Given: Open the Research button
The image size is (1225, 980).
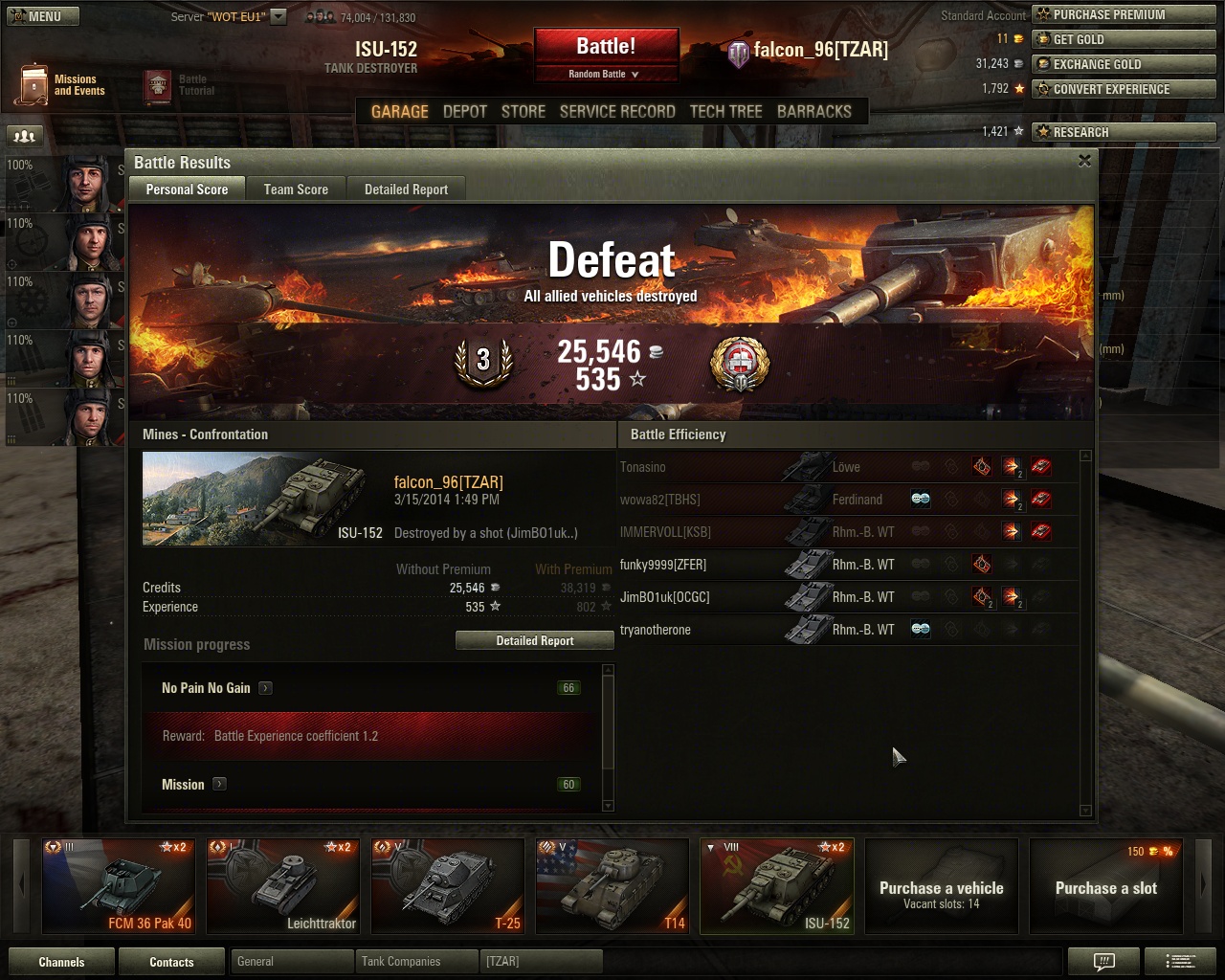Looking at the screenshot, I should tap(1124, 132).
